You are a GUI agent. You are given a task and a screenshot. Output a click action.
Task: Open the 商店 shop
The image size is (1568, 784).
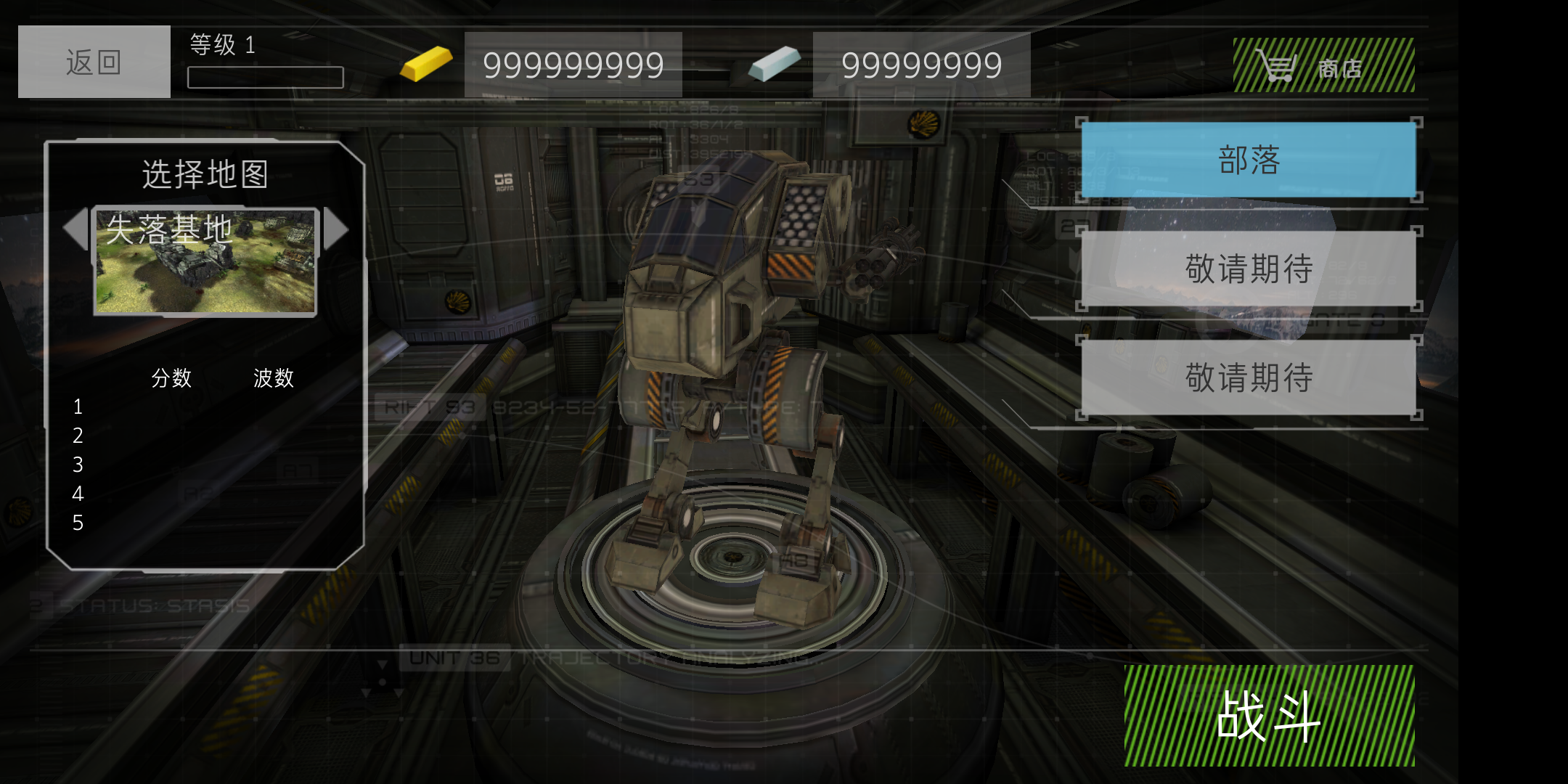pyautogui.click(x=1323, y=65)
